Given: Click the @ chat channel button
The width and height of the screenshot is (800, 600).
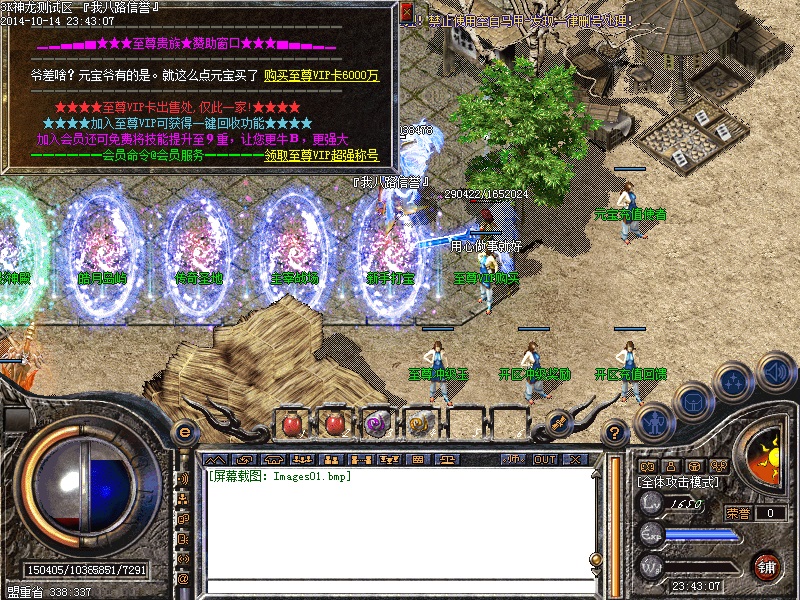Looking at the screenshot, I should click(x=184, y=579).
